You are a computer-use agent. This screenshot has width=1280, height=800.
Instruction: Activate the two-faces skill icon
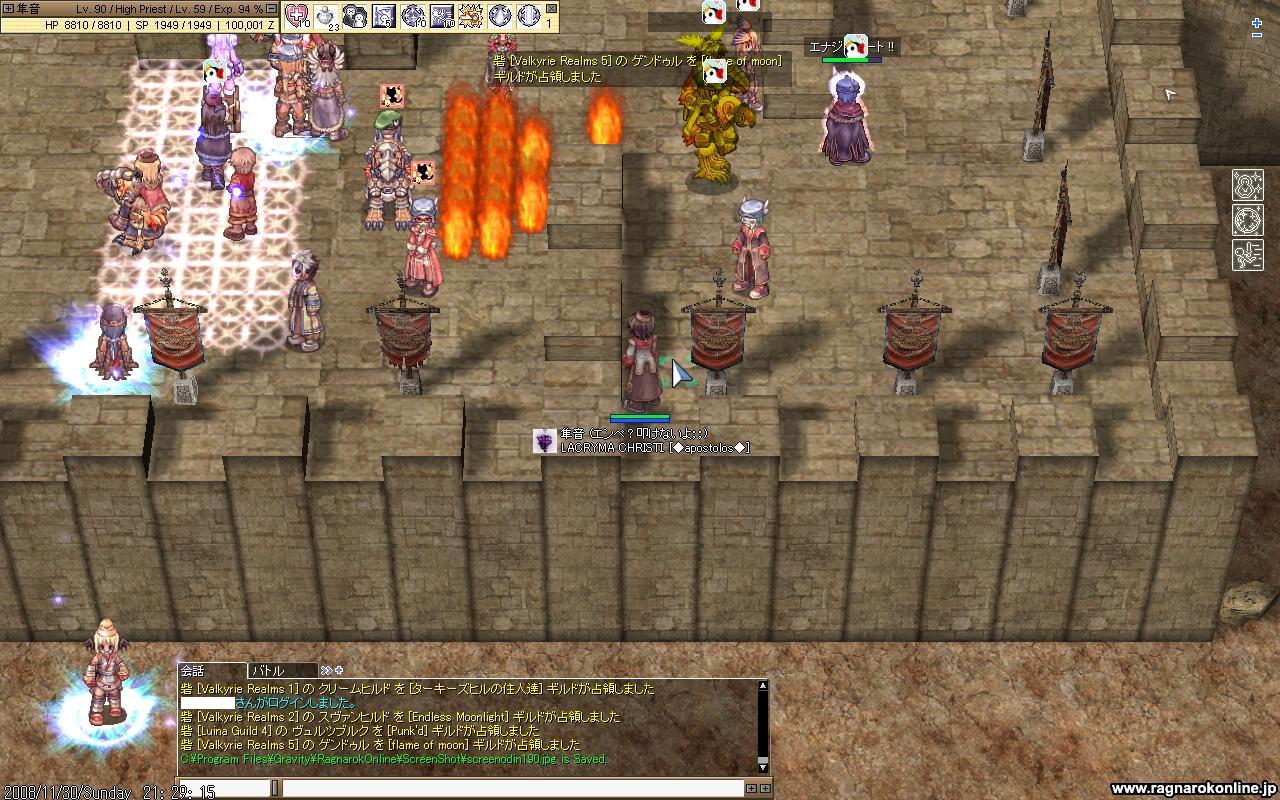pyautogui.click(x=355, y=15)
